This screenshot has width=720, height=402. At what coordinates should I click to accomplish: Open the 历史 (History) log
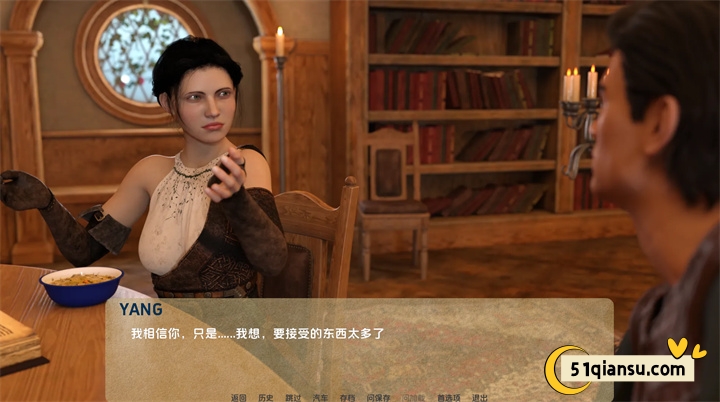(x=266, y=397)
